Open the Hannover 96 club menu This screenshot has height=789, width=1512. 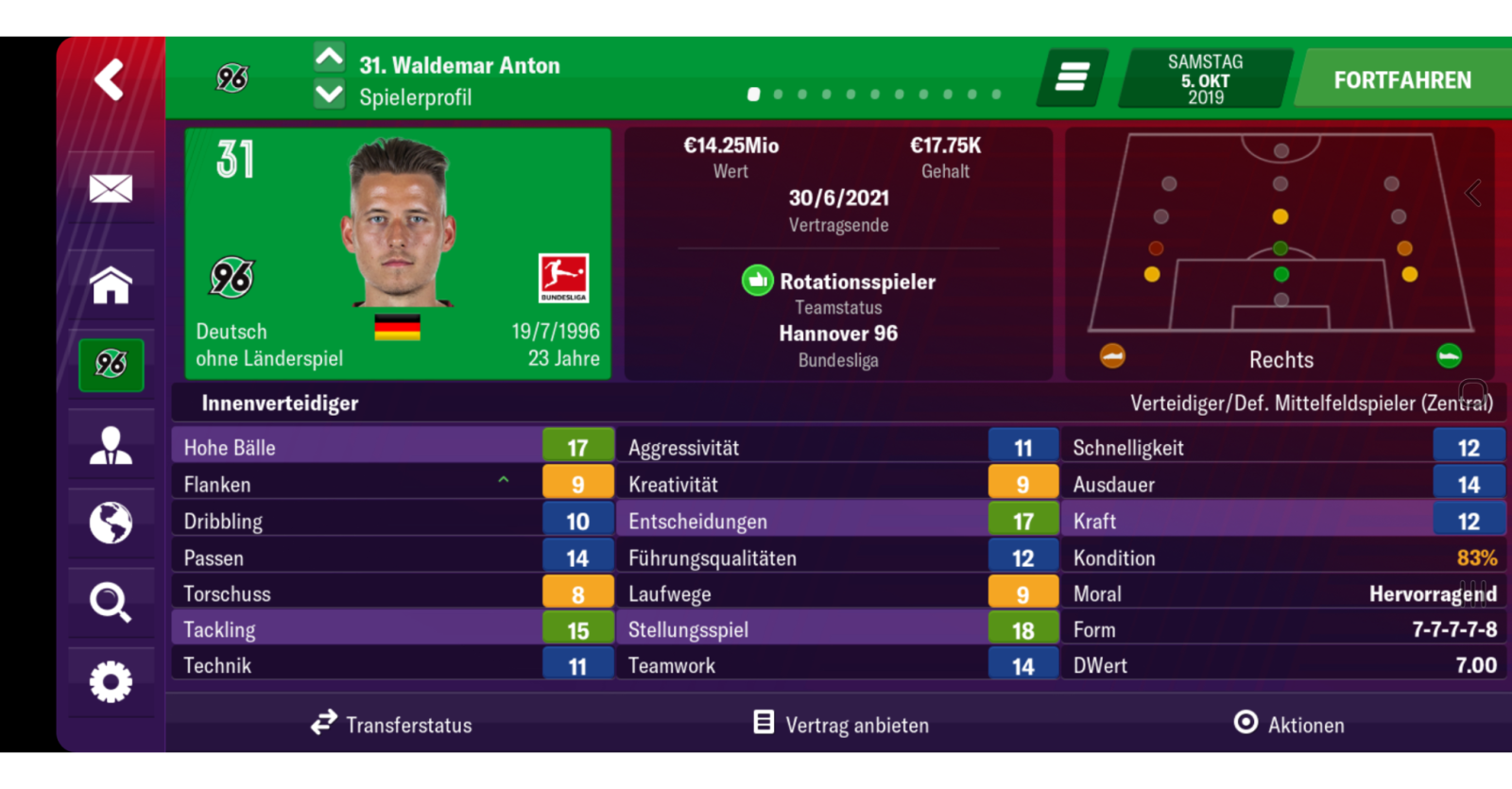[111, 364]
